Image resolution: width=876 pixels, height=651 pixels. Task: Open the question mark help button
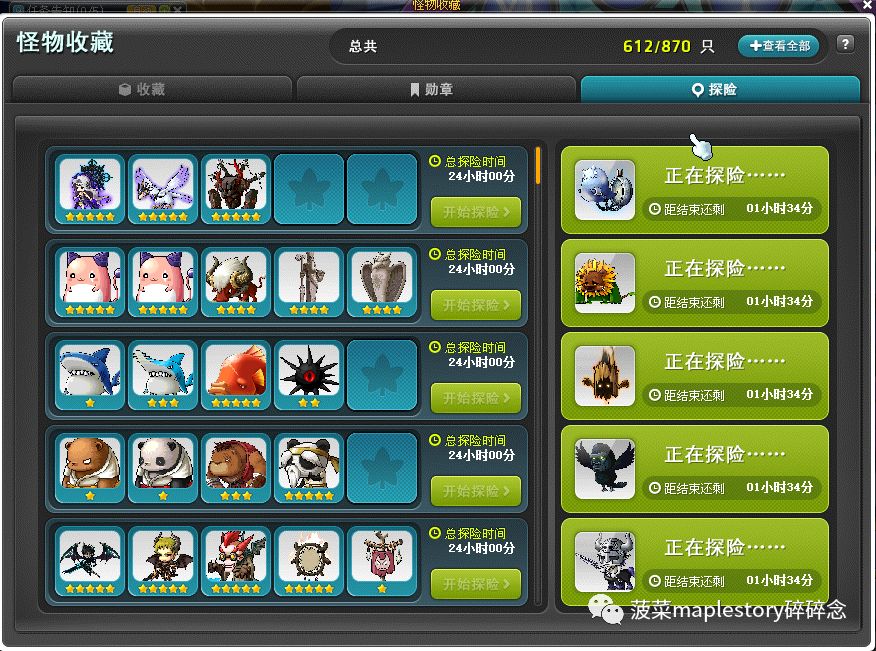[x=845, y=45]
